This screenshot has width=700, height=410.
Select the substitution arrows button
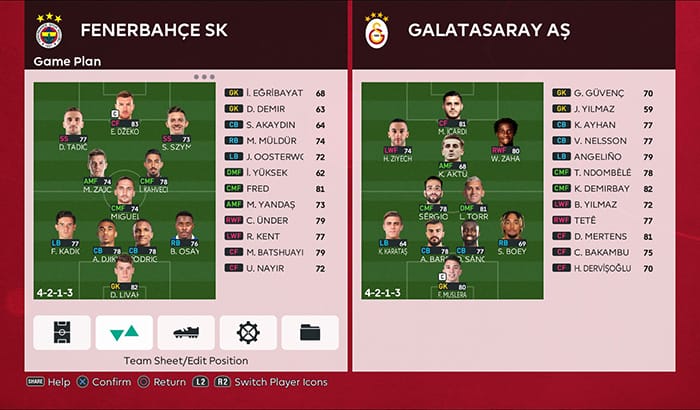(x=124, y=332)
